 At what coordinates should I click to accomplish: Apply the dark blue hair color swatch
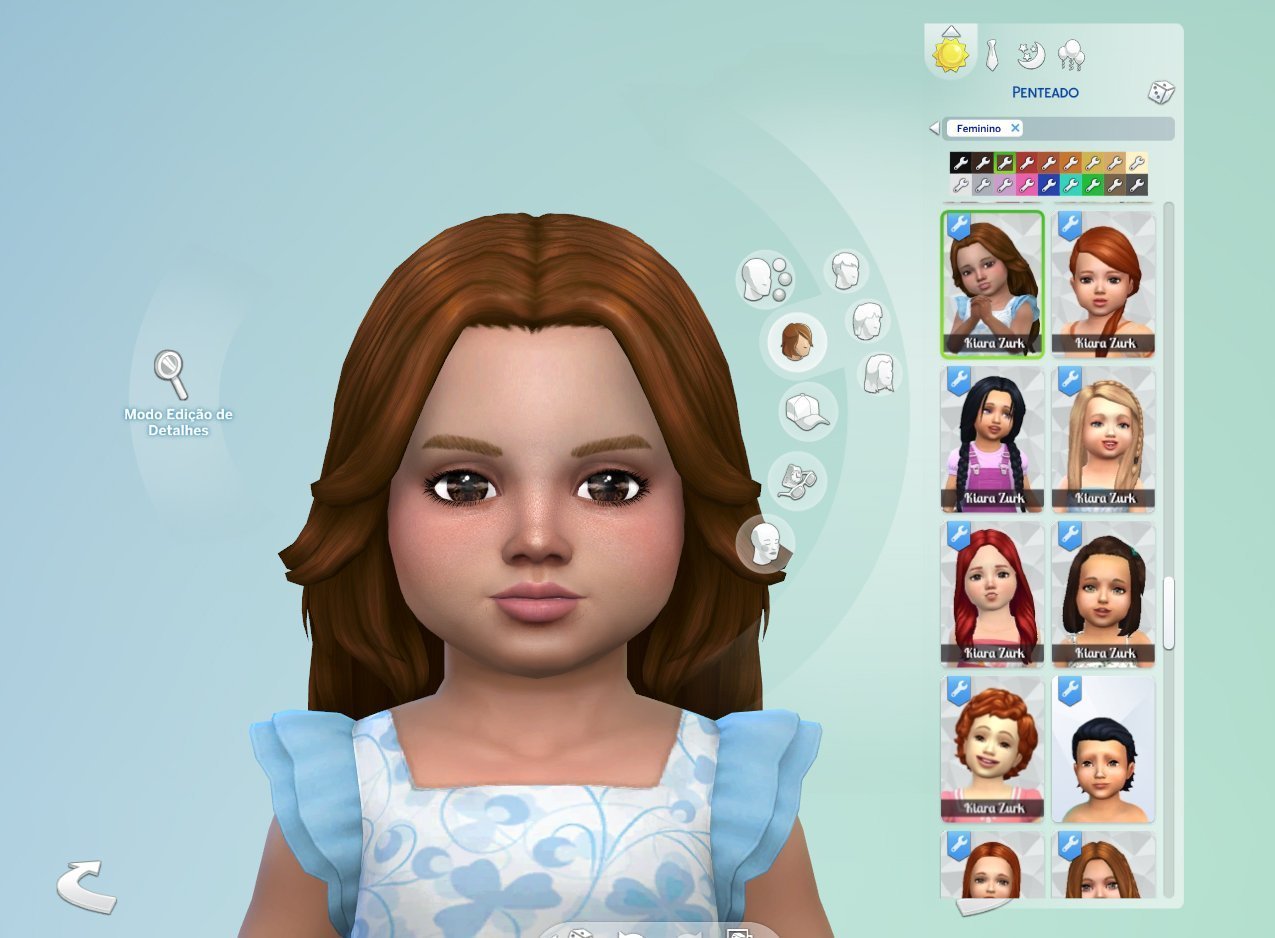pyautogui.click(x=1048, y=185)
